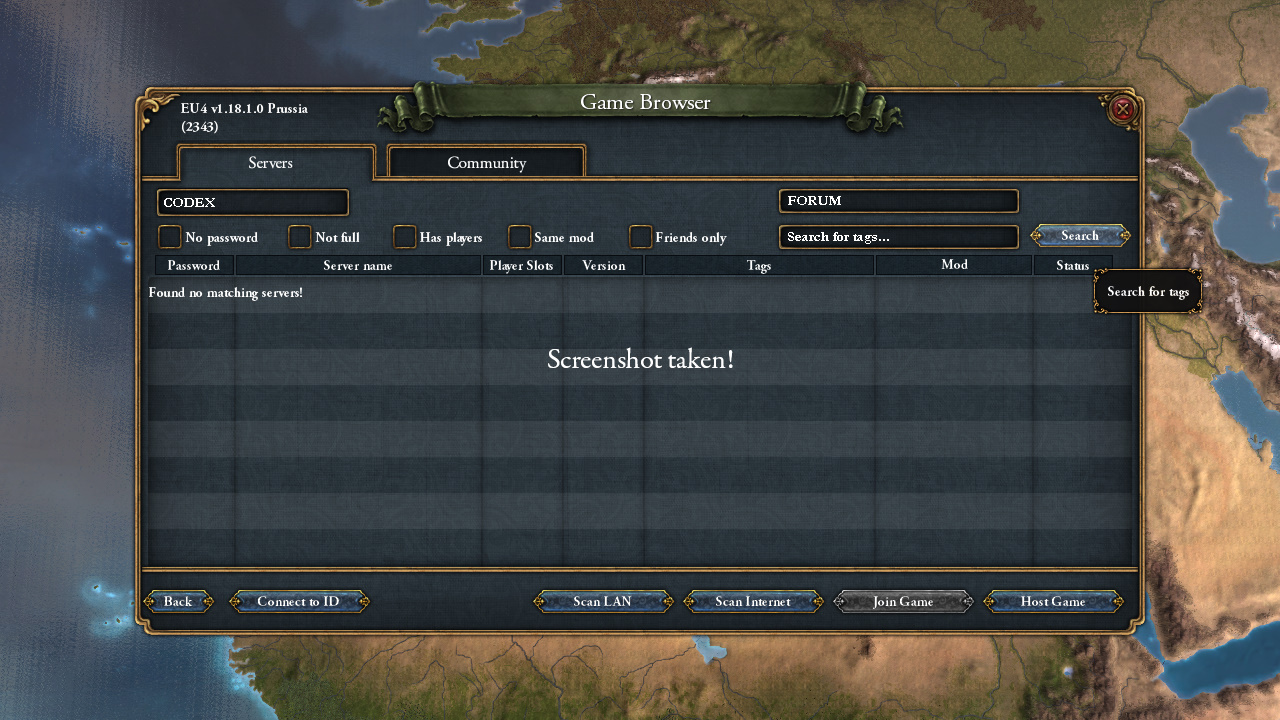Screen dimensions: 1280x720
Task: Open the Connect to ID dialog
Action: pos(298,601)
